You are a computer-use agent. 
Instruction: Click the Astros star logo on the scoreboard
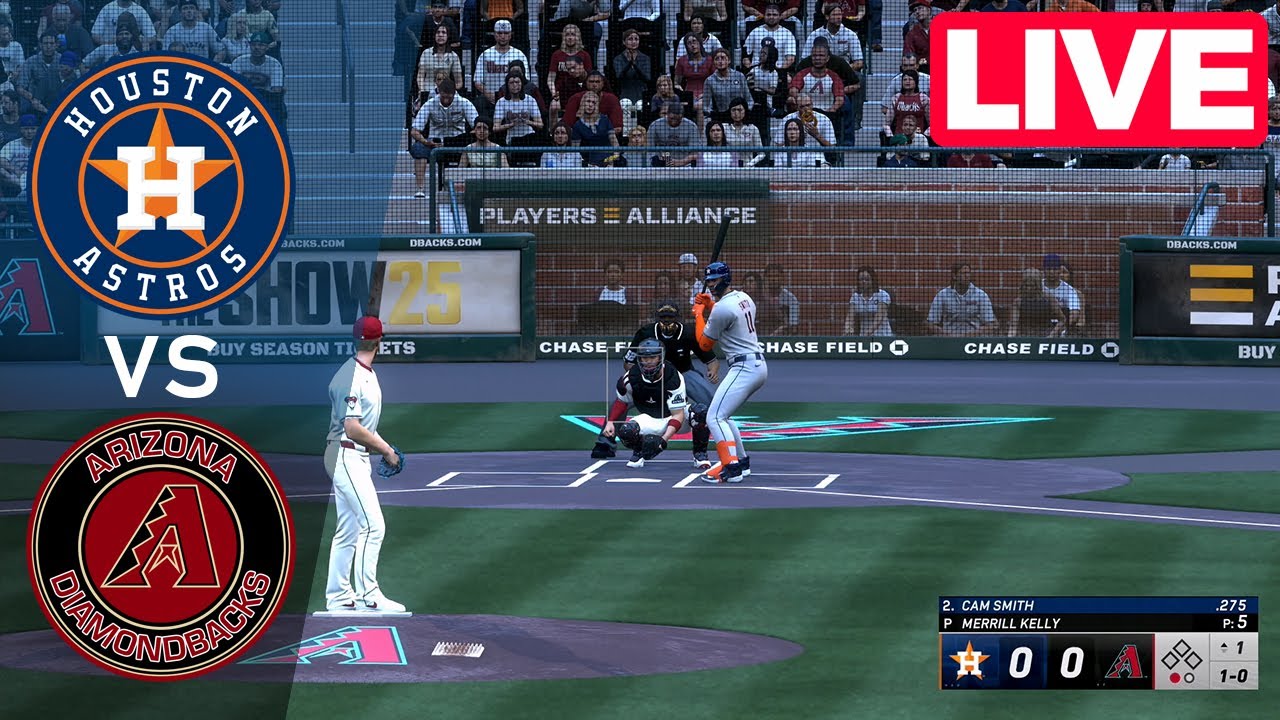(x=968, y=659)
